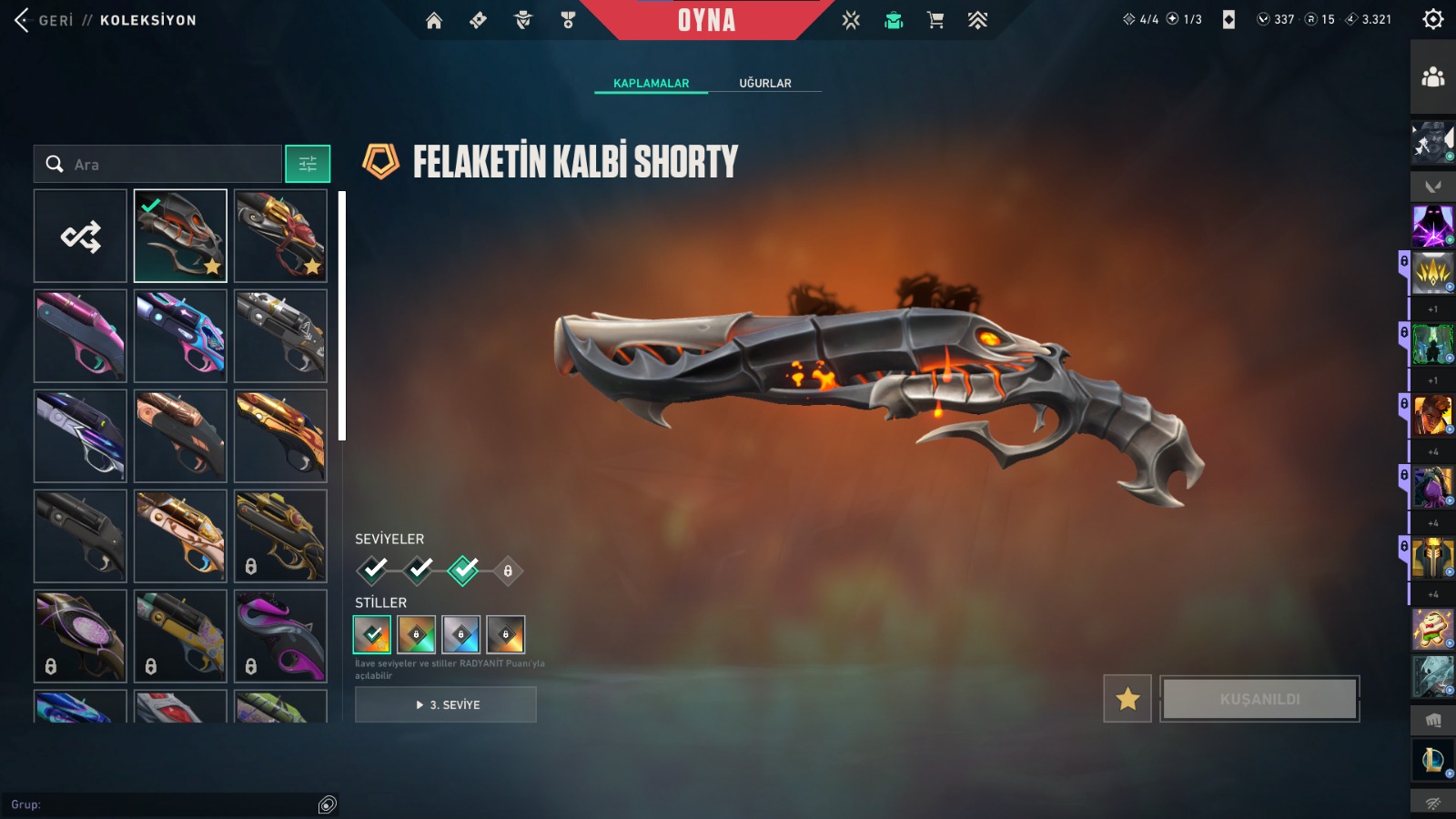The image size is (1456, 819).
Task: Switch to the UĞURLAR tab
Action: (764, 83)
